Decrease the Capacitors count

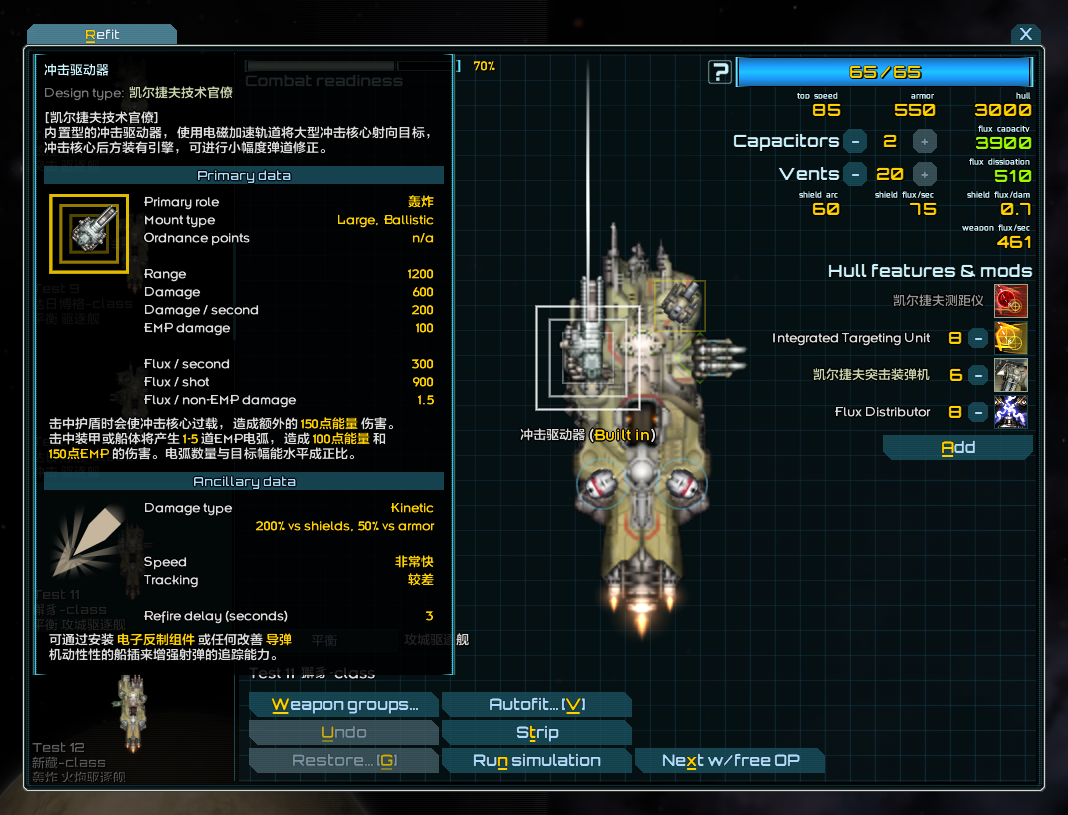click(855, 141)
